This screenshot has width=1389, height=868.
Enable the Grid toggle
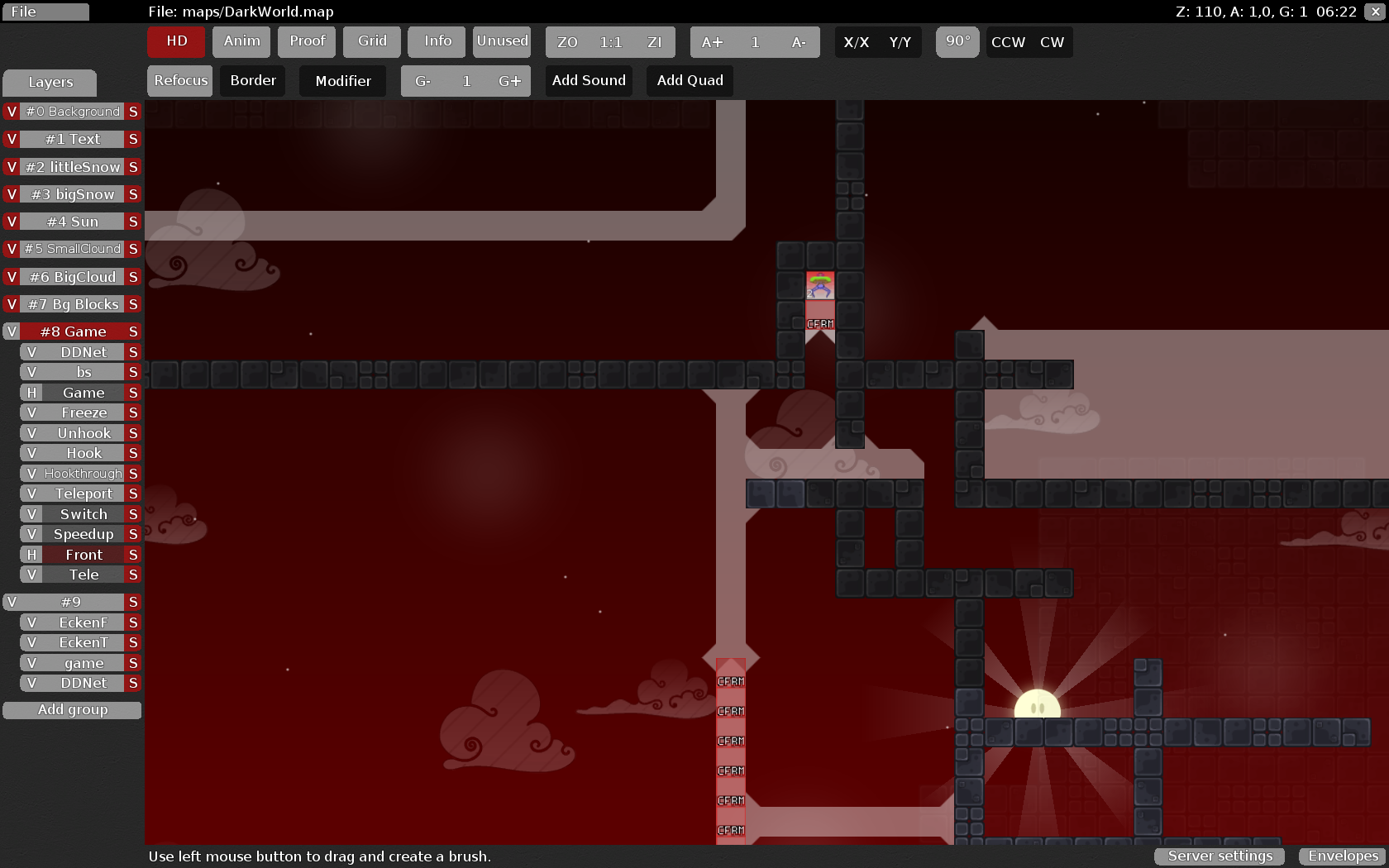(x=372, y=41)
